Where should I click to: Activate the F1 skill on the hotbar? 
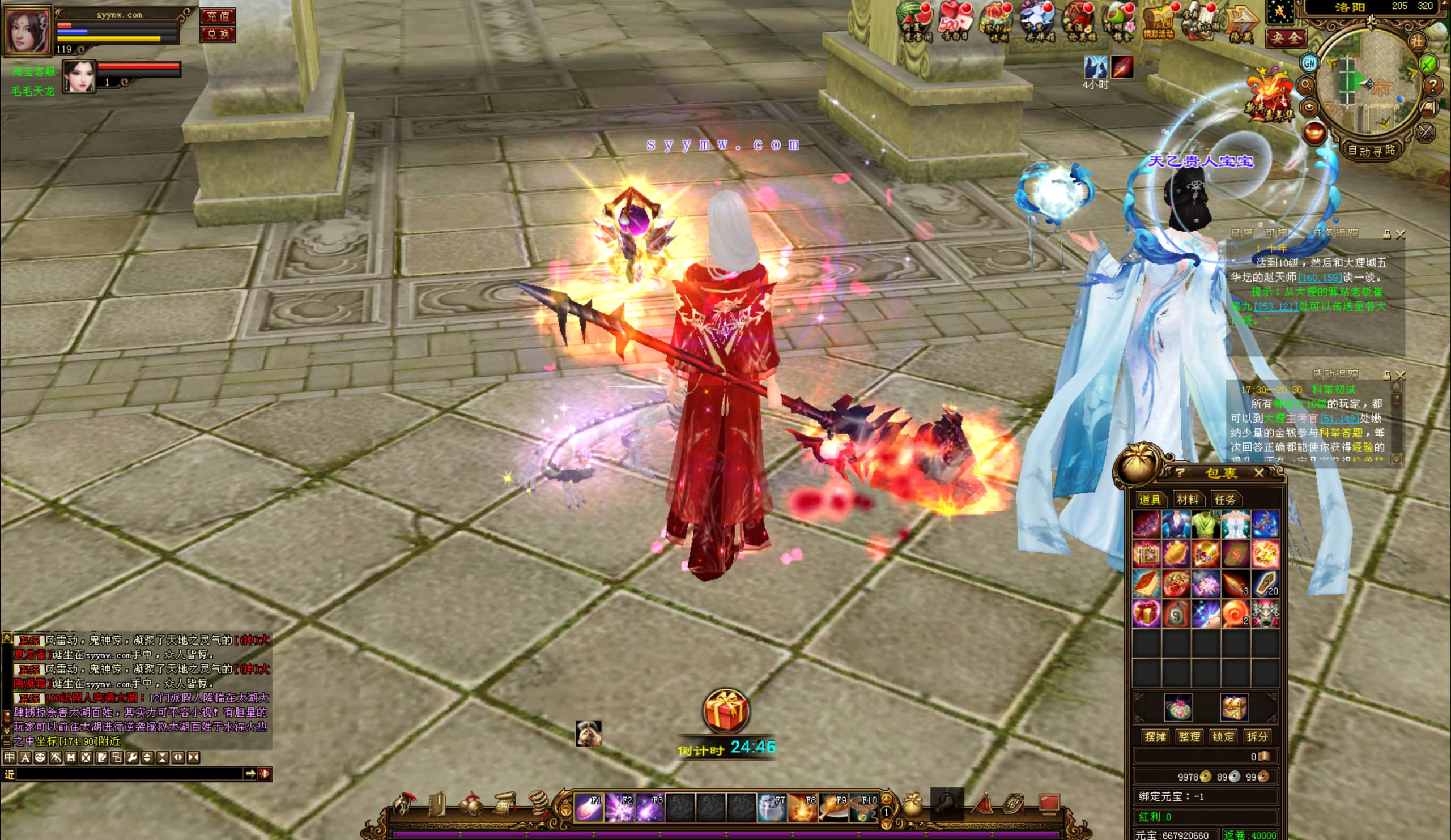click(589, 807)
